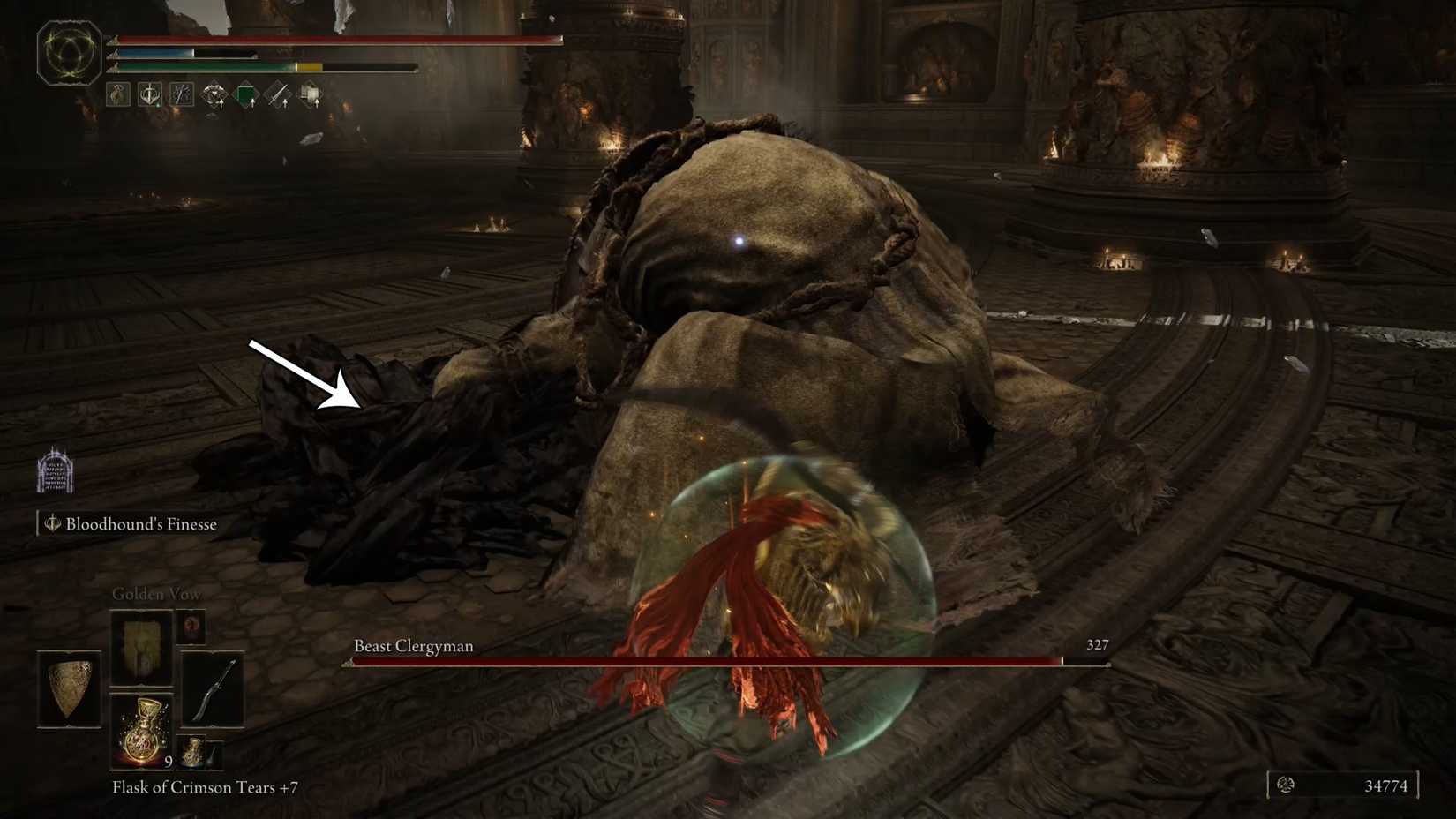Click the church status effect icon on left edge
The width and height of the screenshot is (1456, 819).
point(56,472)
